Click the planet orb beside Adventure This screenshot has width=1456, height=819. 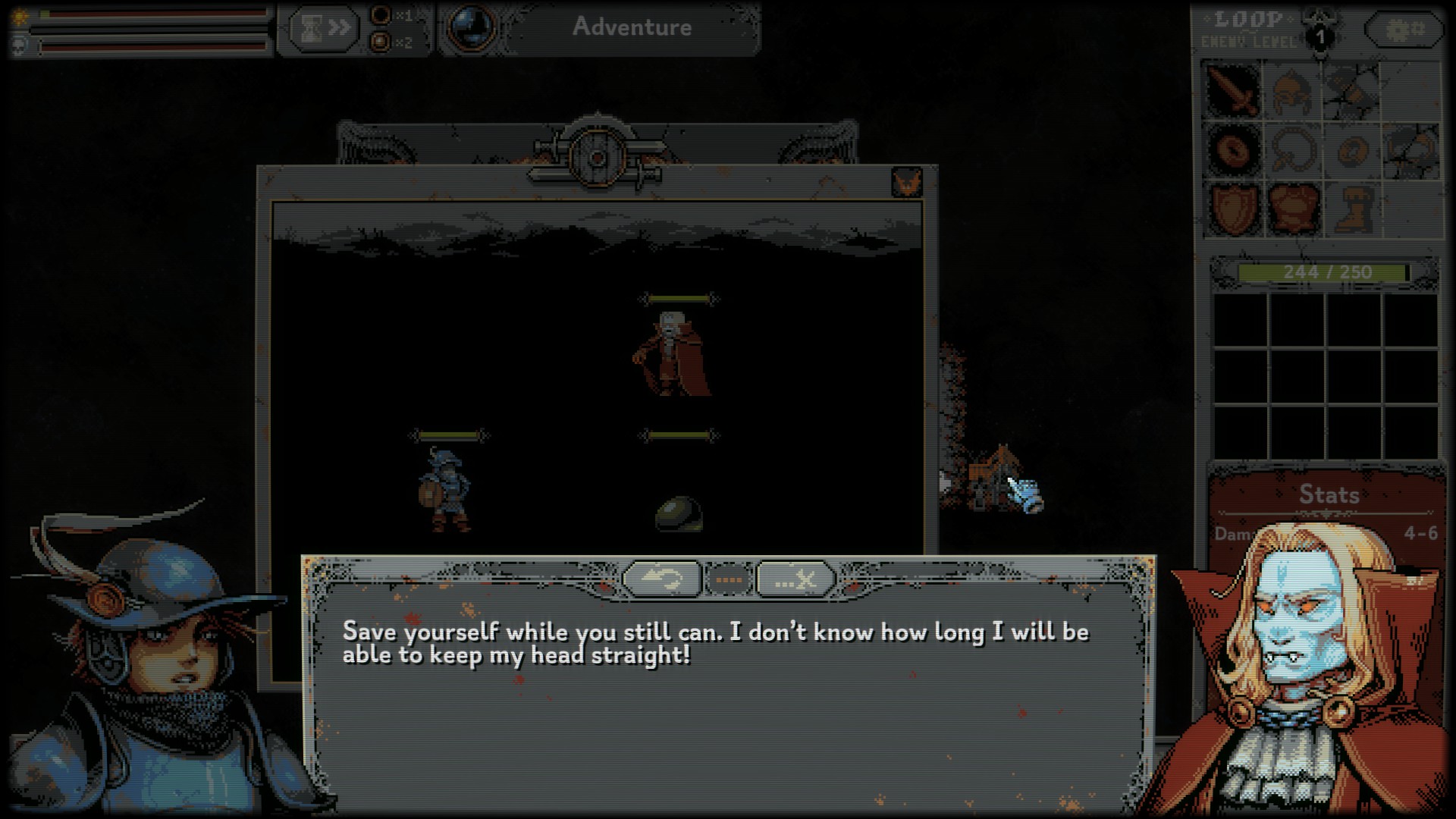click(x=472, y=28)
